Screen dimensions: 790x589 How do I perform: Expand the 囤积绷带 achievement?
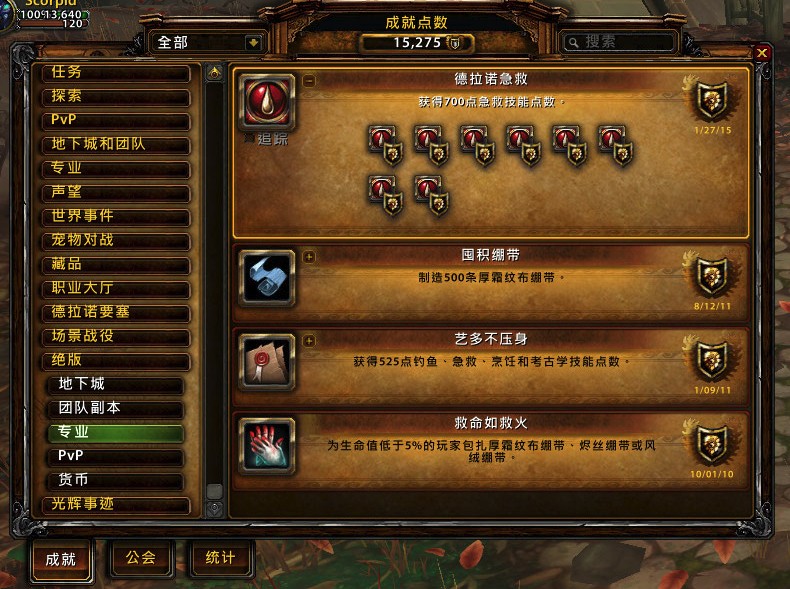coord(308,256)
